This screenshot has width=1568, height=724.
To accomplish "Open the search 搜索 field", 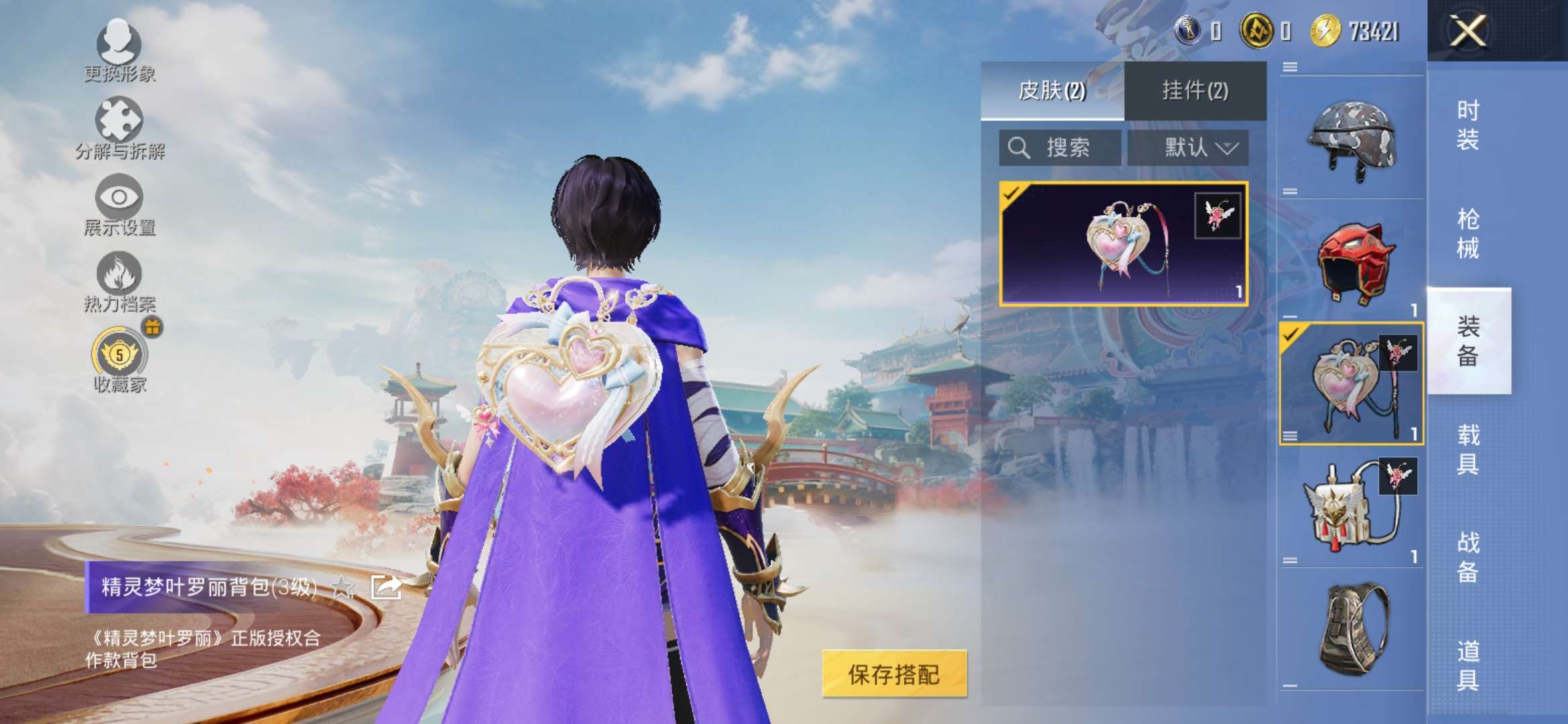I will click(x=1059, y=147).
